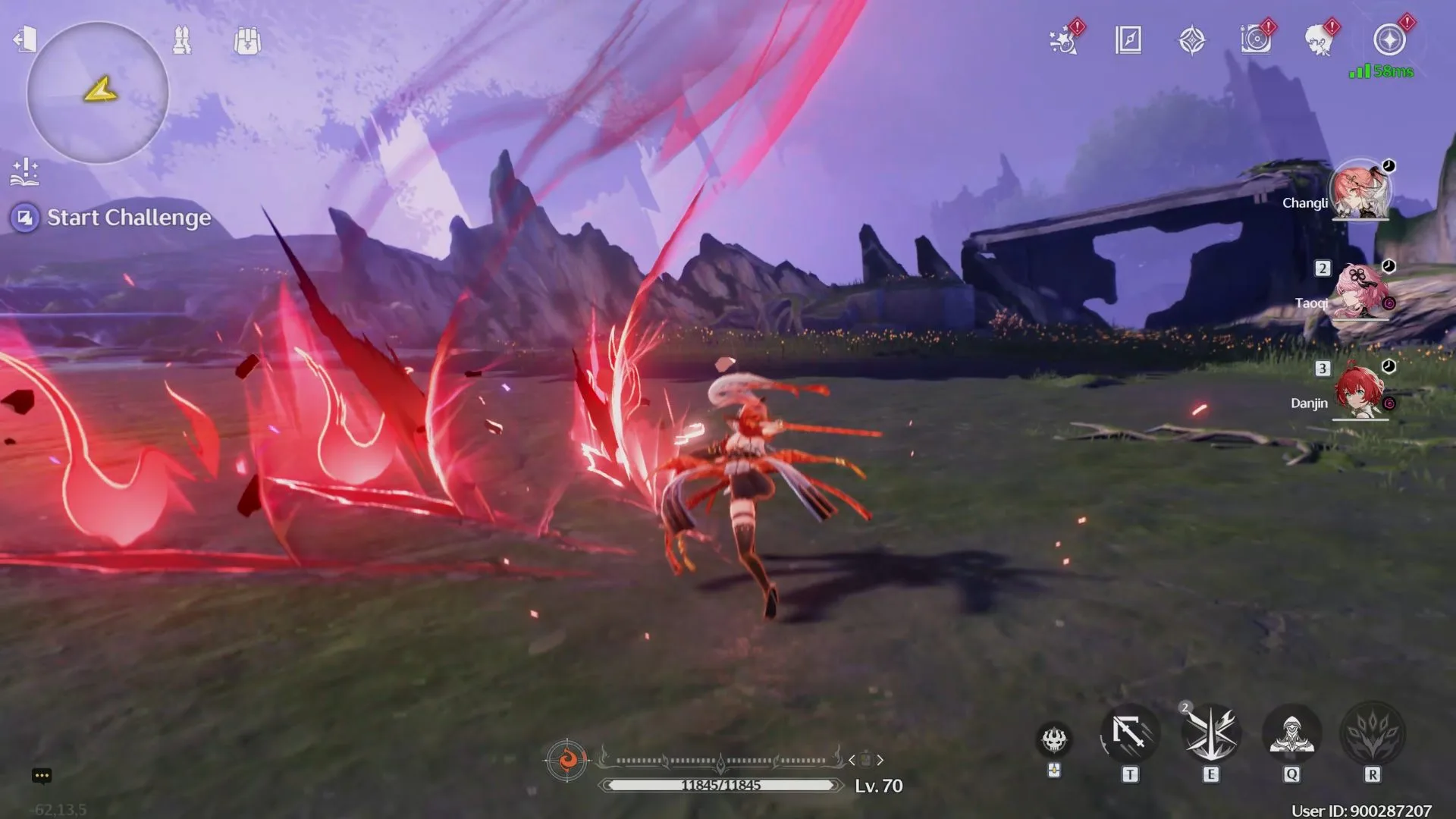Open the circular minimap

(x=98, y=93)
